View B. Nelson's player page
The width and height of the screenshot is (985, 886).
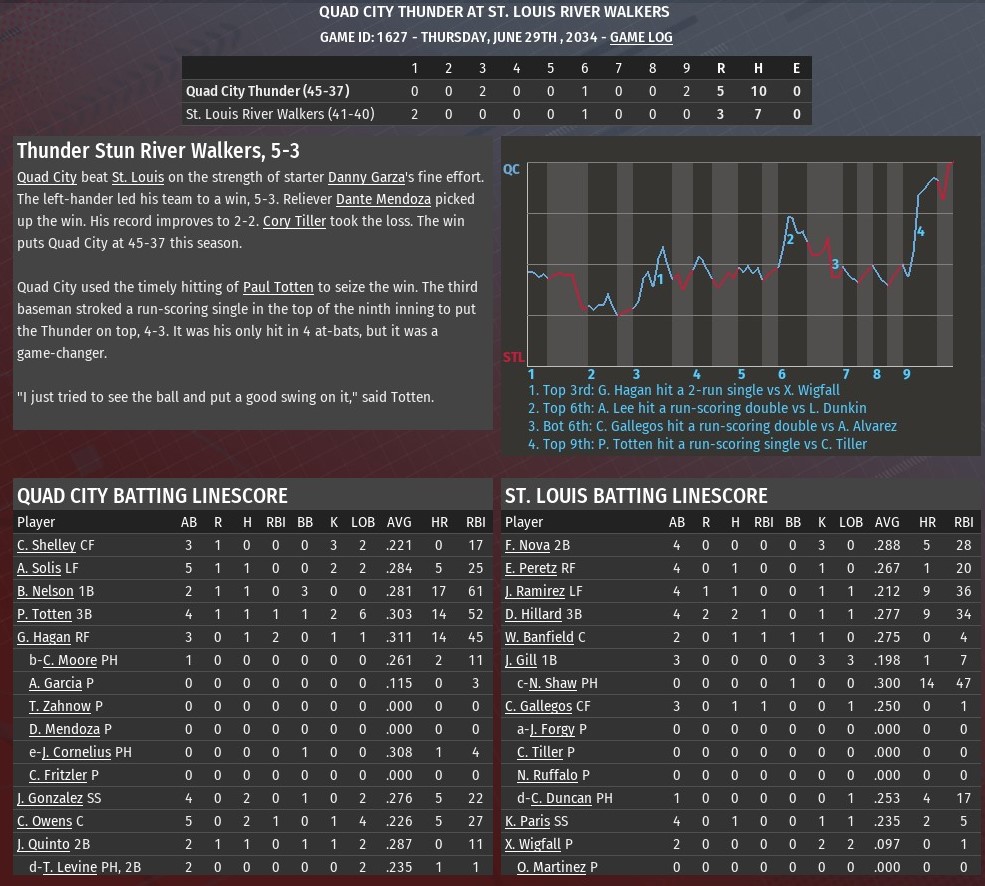pyautogui.click(x=45, y=591)
